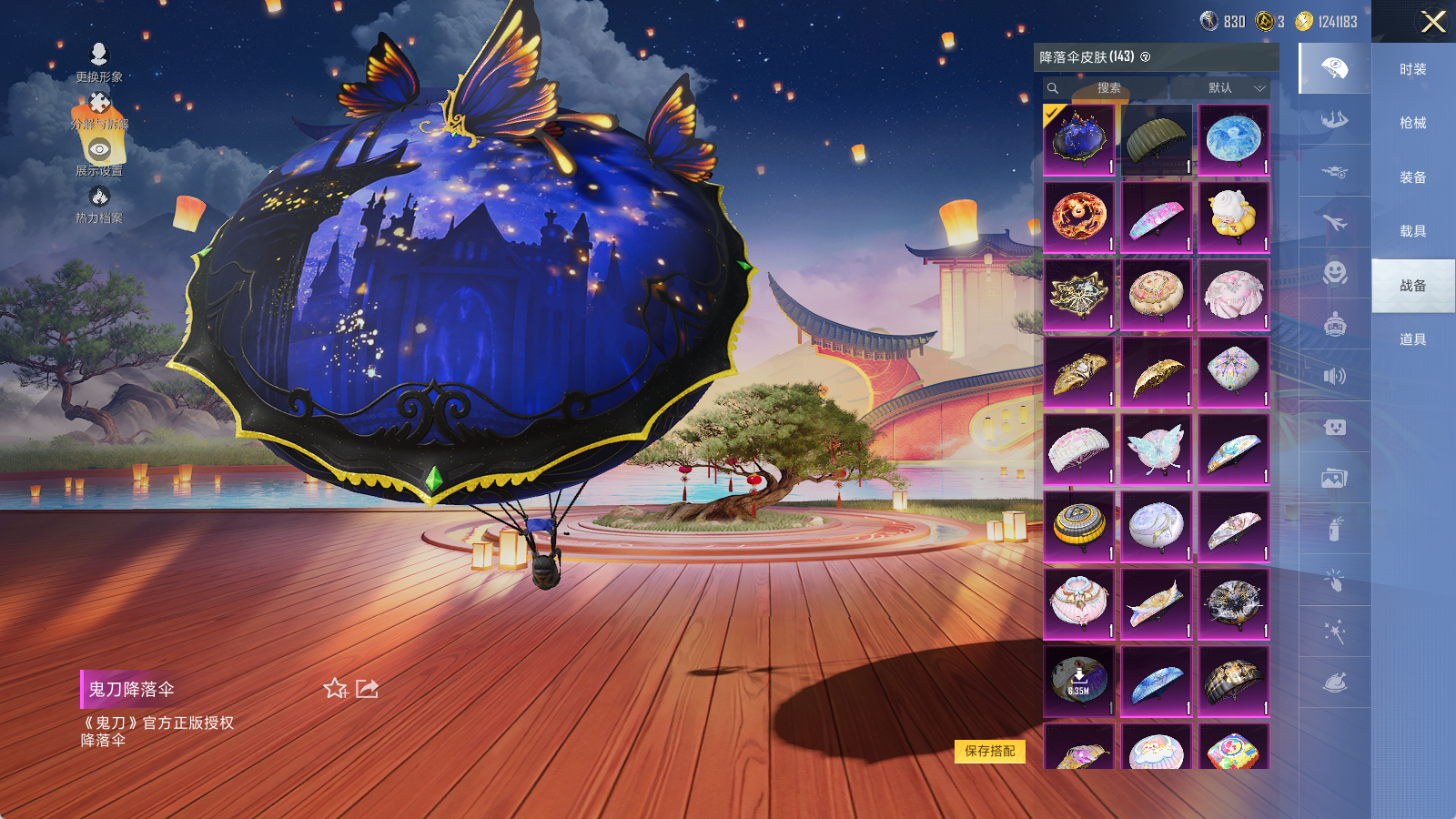Switch to the 时装 outfit tab
Screen dimensions: 1456x819
tap(1412, 69)
